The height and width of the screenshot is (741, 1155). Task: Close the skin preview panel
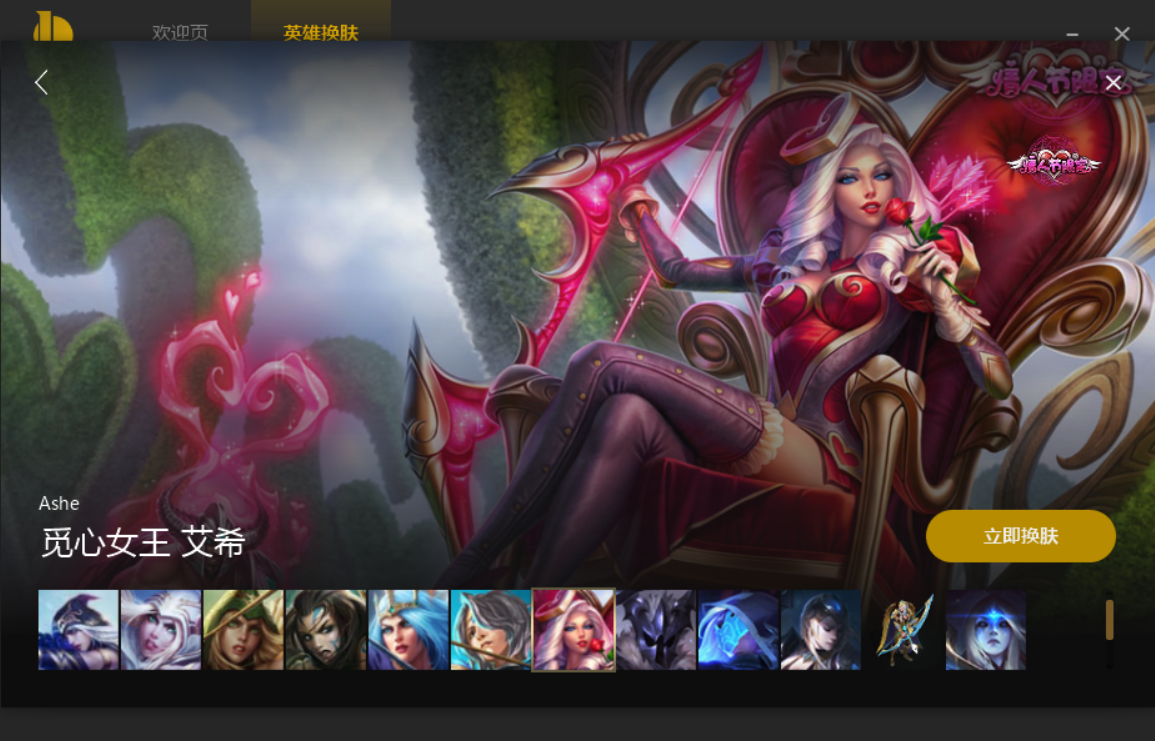[1113, 82]
